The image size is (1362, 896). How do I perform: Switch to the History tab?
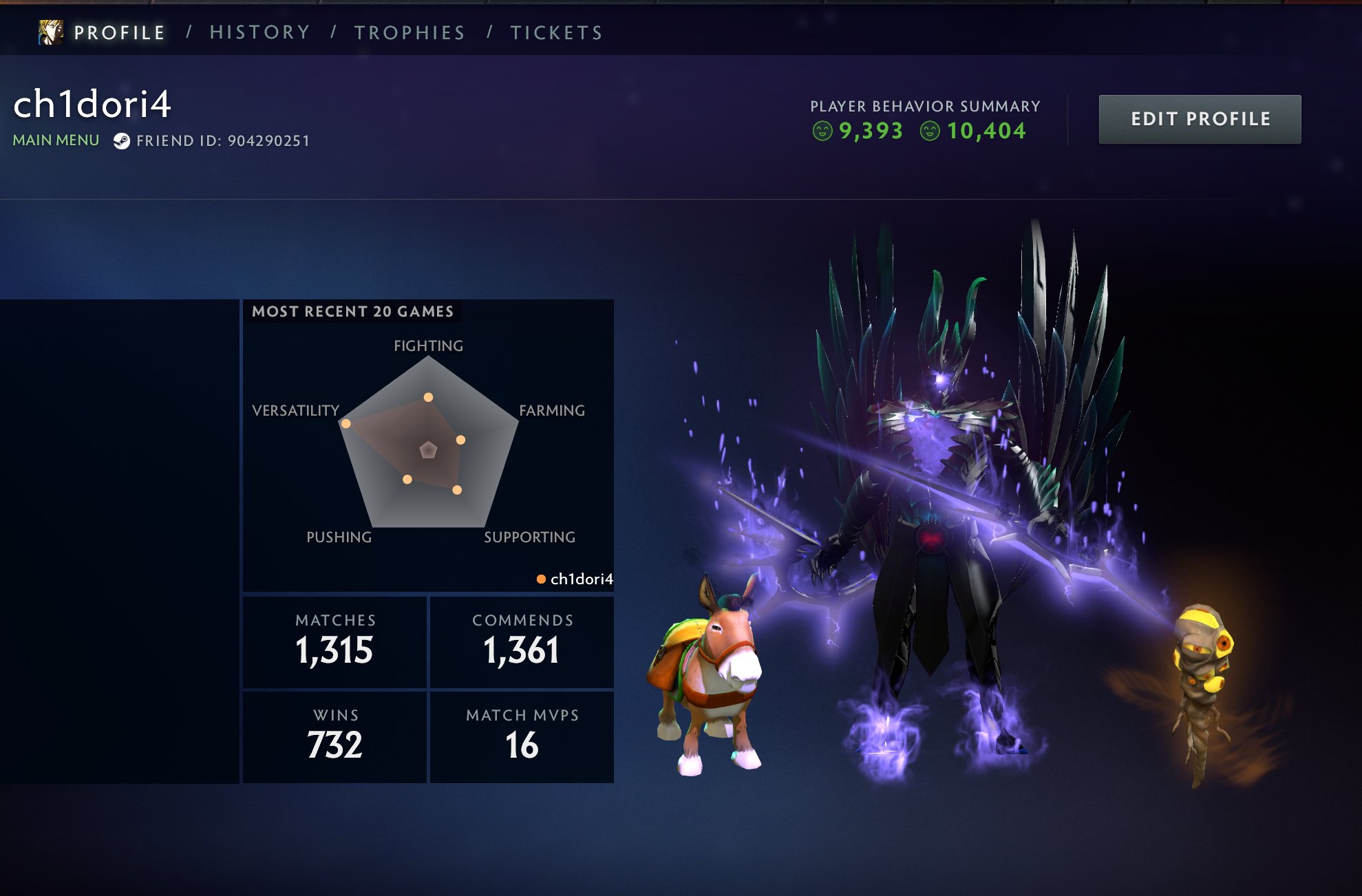[259, 32]
